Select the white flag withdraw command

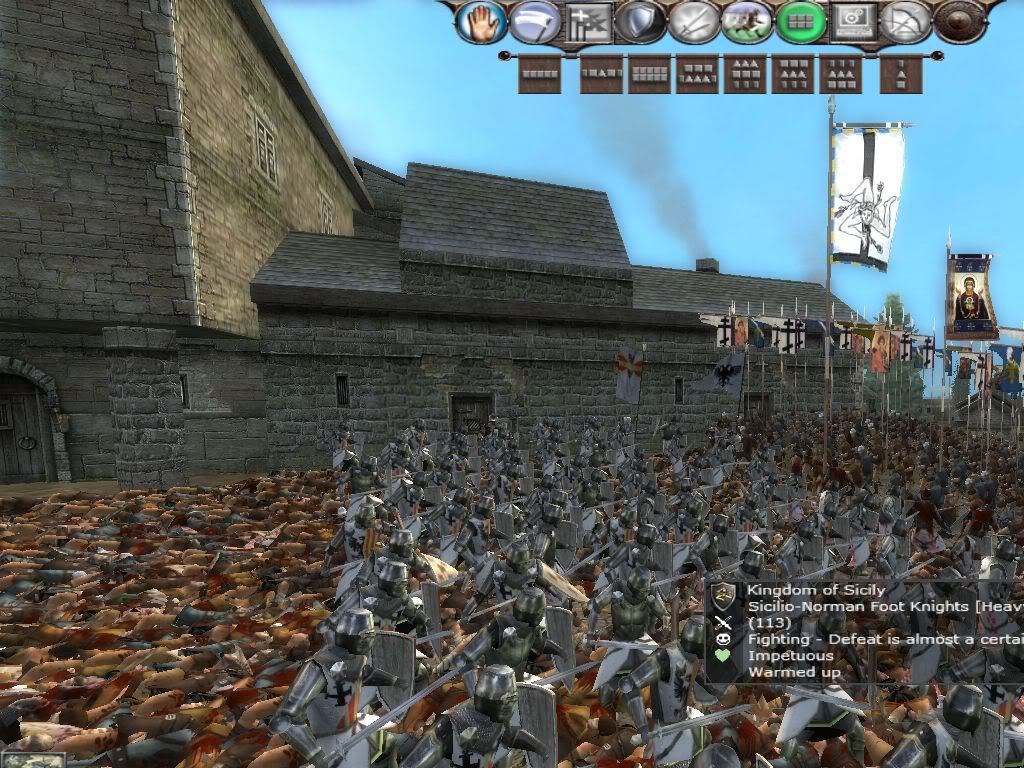[534, 21]
